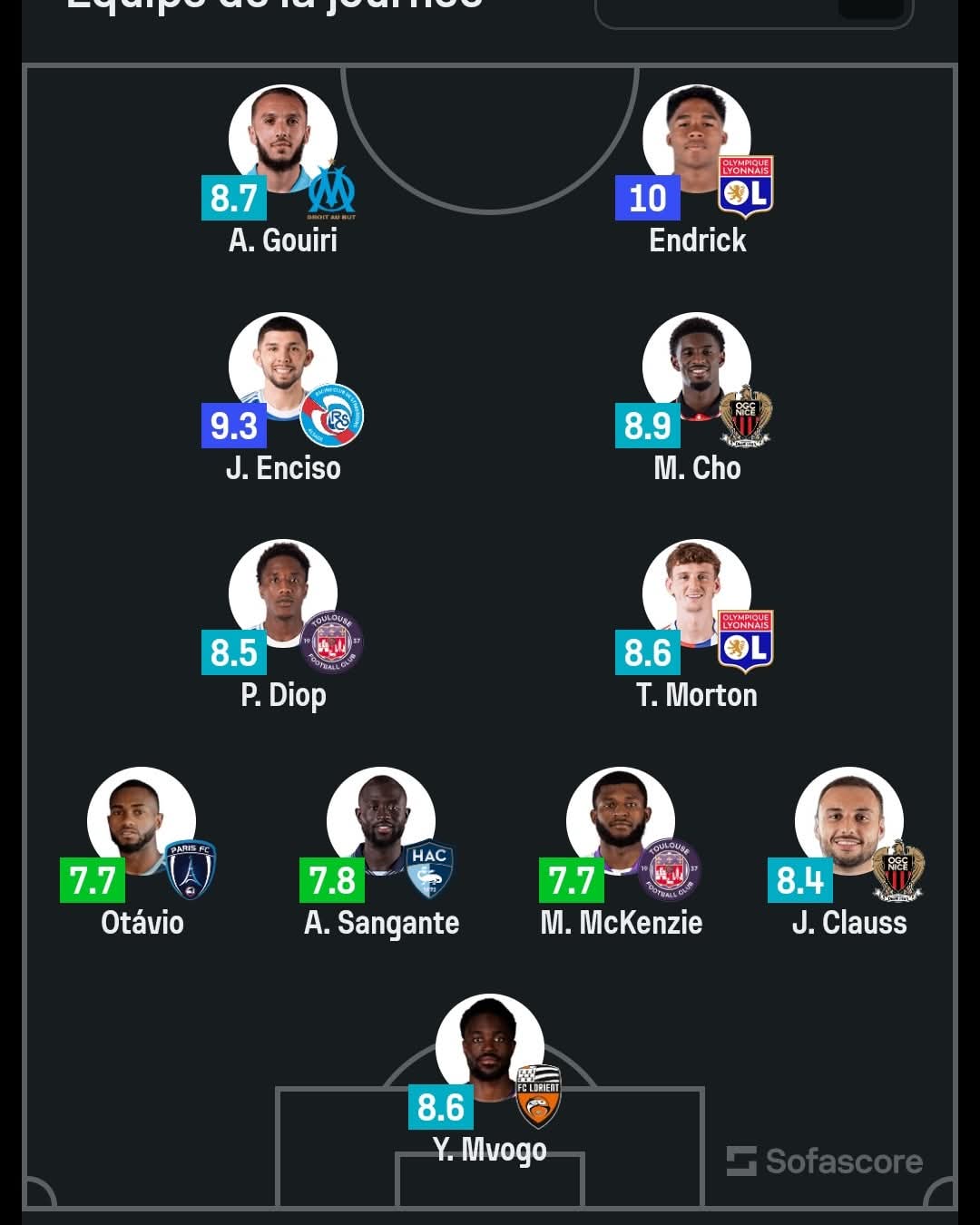Tap J. Enciso's player portrait

click(x=282, y=367)
